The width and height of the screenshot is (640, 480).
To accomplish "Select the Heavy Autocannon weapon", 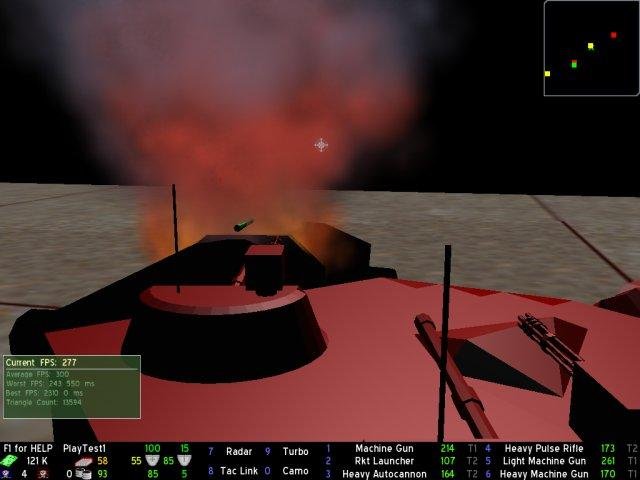I will coord(384,474).
